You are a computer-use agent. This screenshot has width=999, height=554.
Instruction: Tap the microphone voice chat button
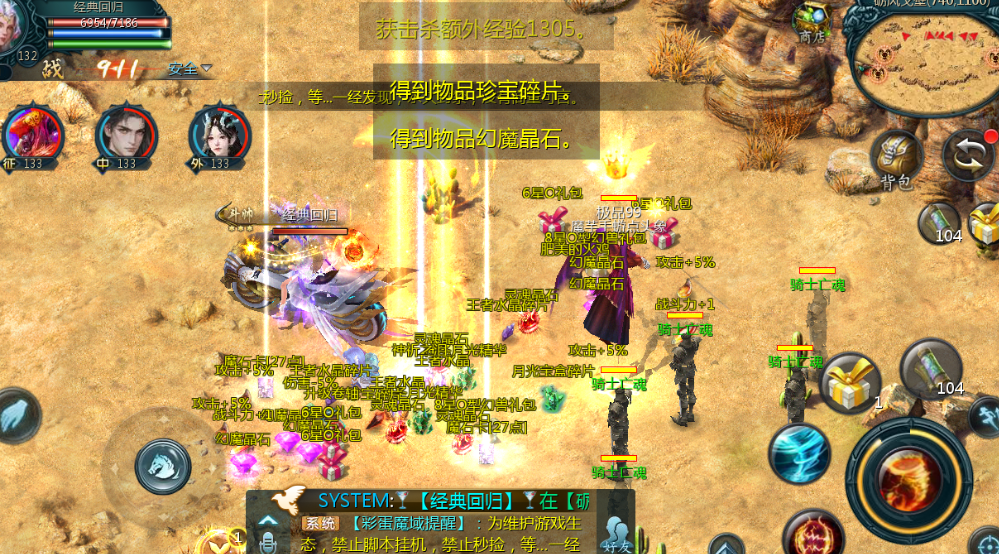click(267, 541)
